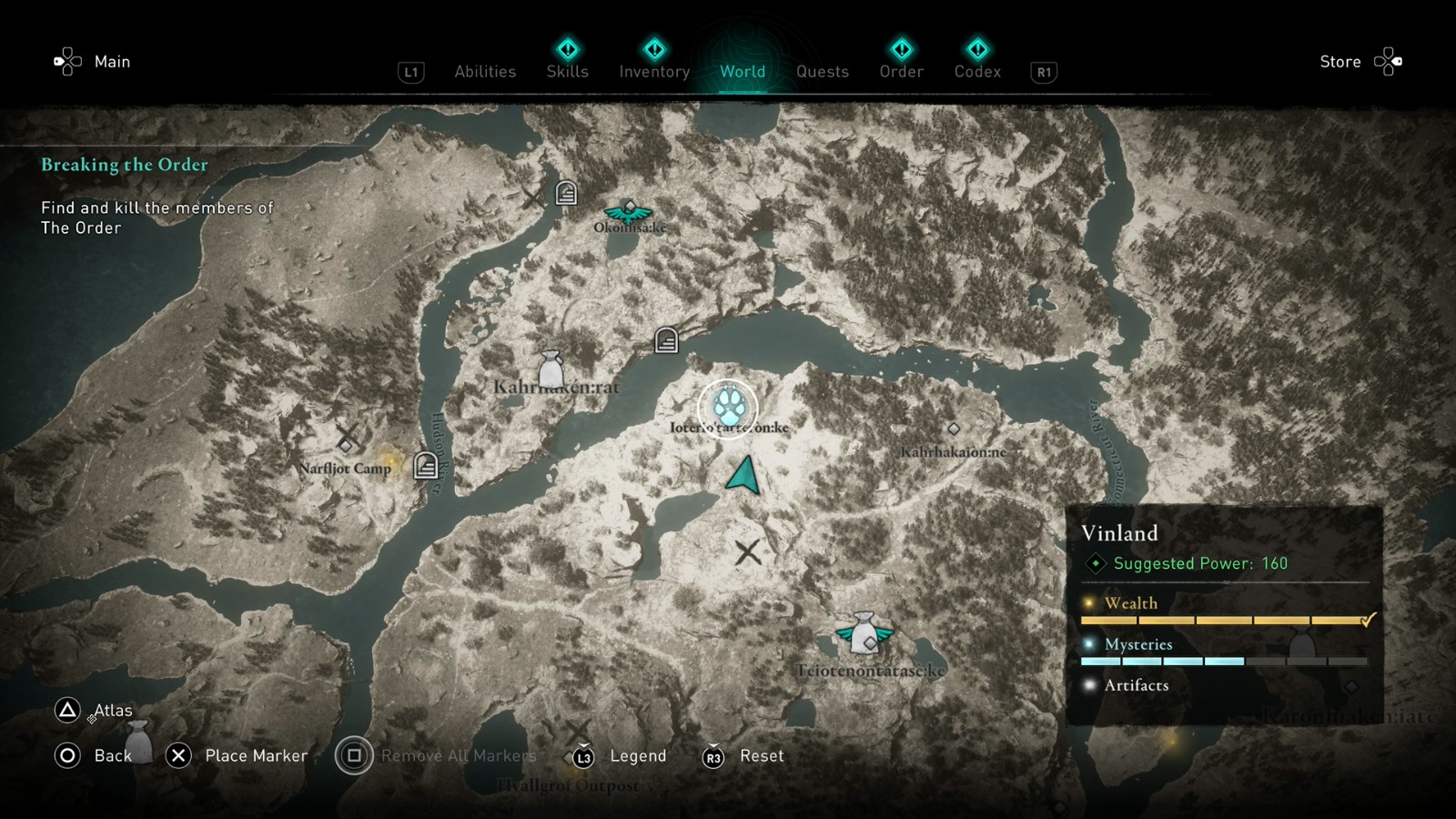Select the tombstone marker icon north of Okonhsa:ke
This screenshot has height=819, width=1456.
point(566,193)
